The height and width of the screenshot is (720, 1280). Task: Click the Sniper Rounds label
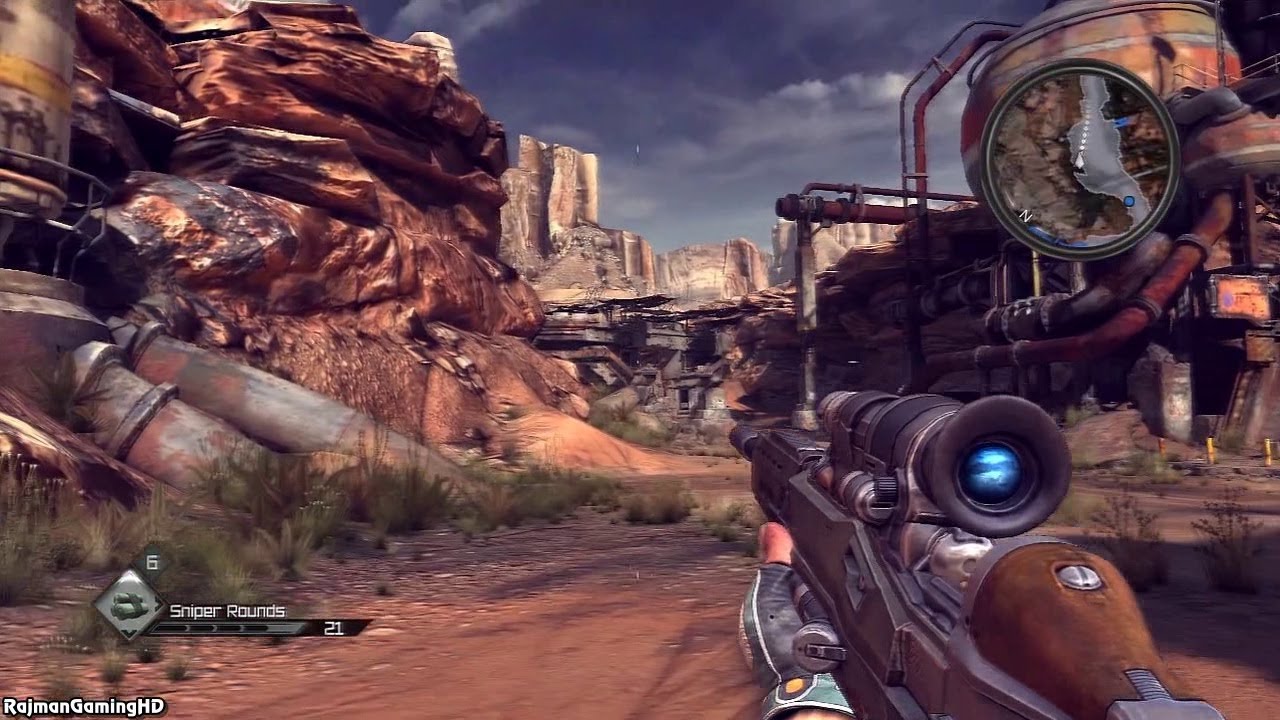(x=227, y=610)
